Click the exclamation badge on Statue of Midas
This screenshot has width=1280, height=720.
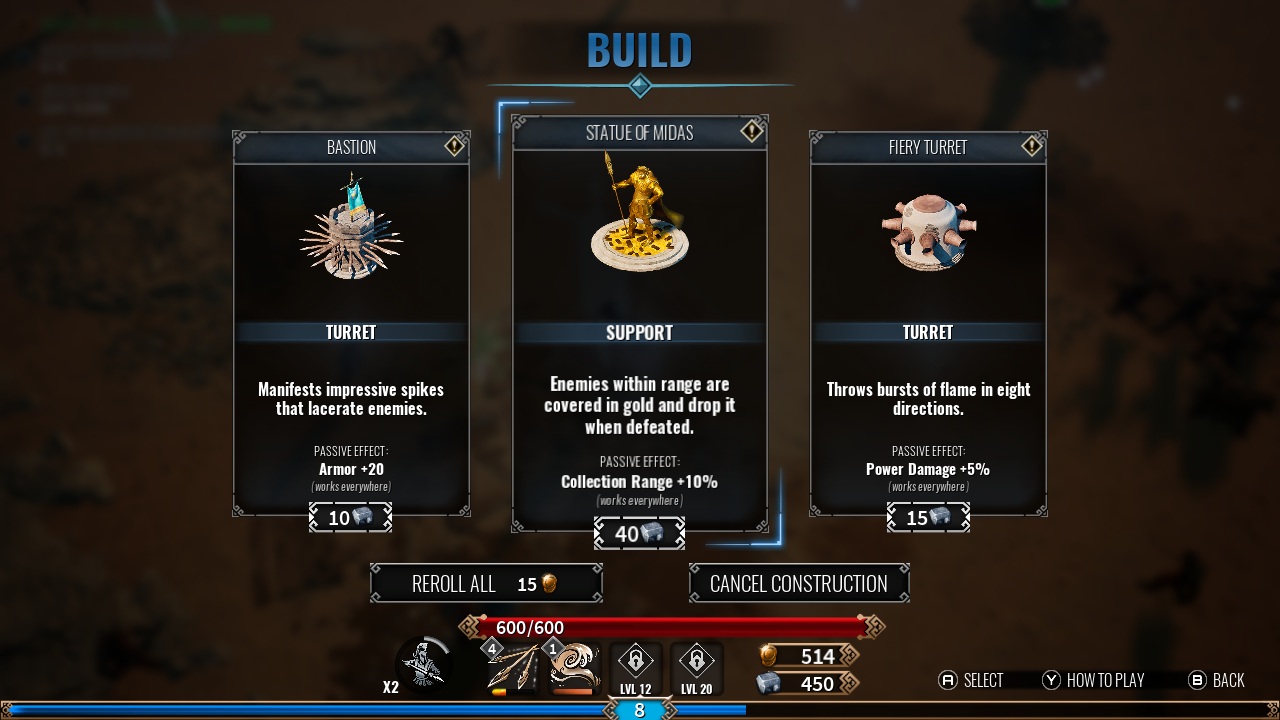click(x=752, y=131)
